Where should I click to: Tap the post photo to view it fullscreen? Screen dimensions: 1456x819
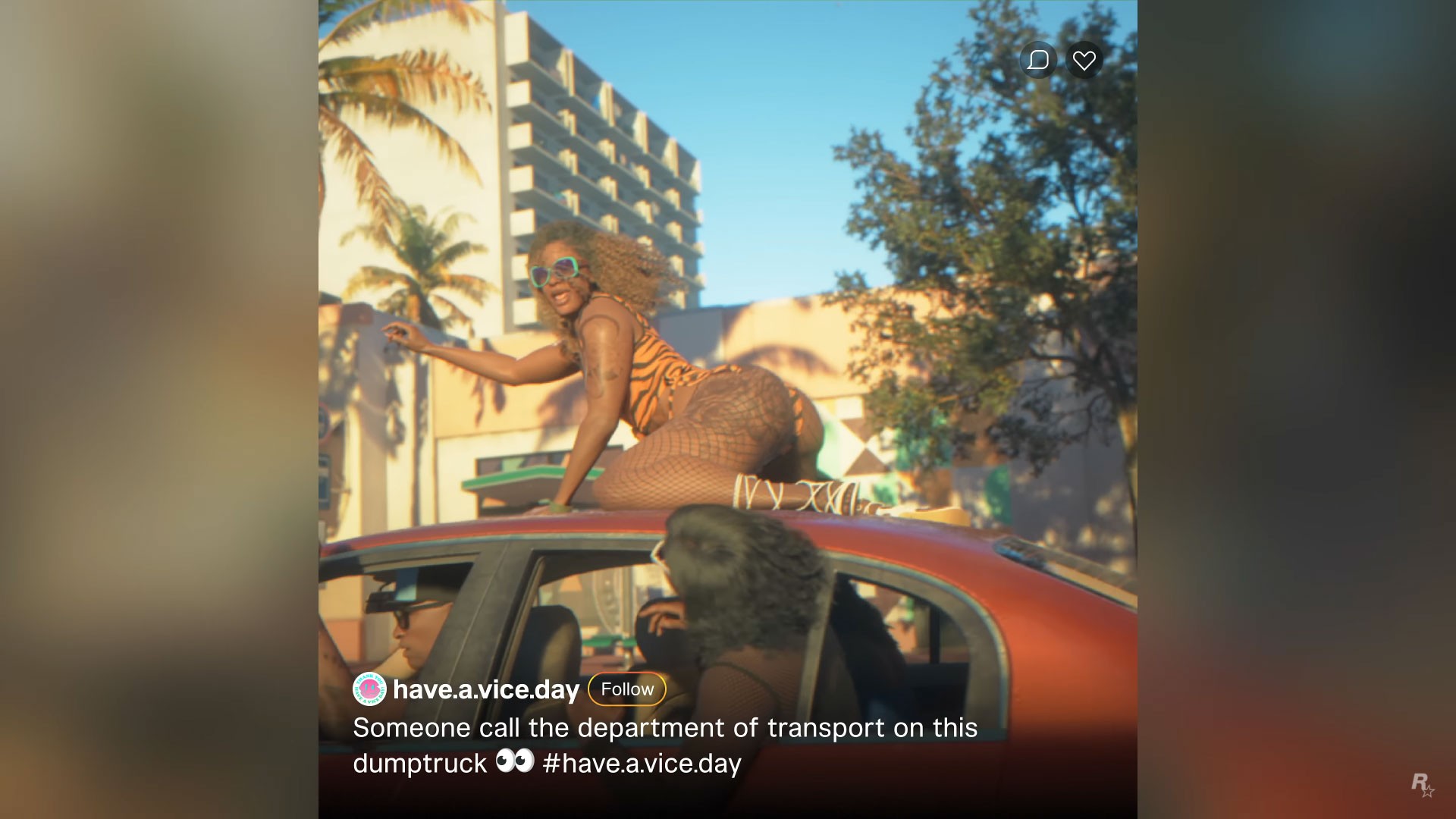[x=728, y=341]
